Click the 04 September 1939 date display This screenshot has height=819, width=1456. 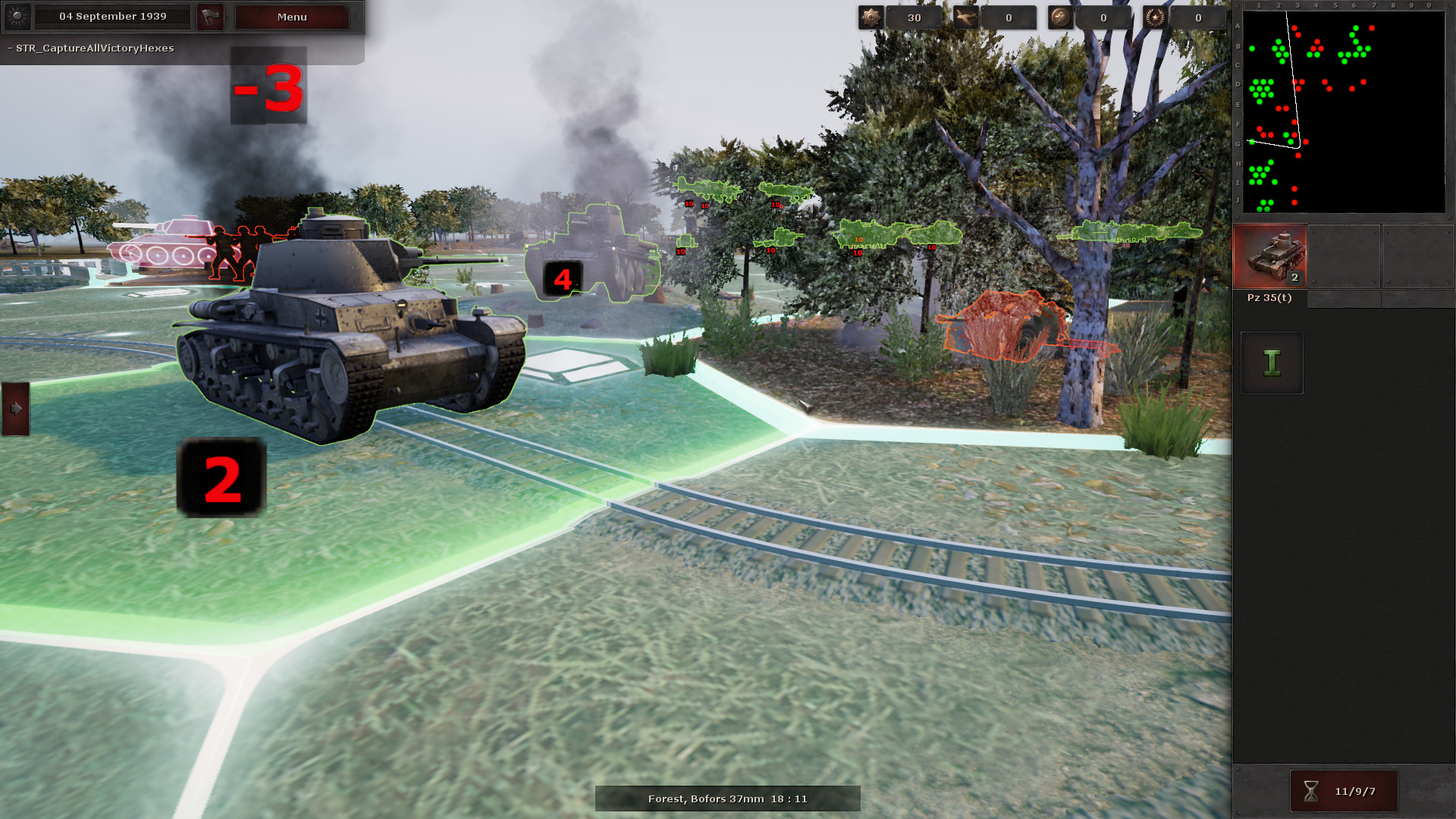112,17
